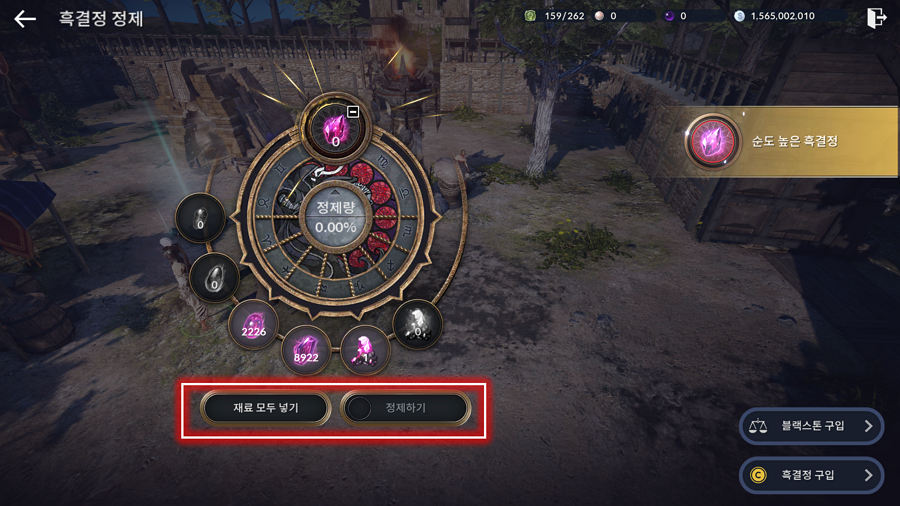Click the 재료 모두 넣기 button

point(266,408)
